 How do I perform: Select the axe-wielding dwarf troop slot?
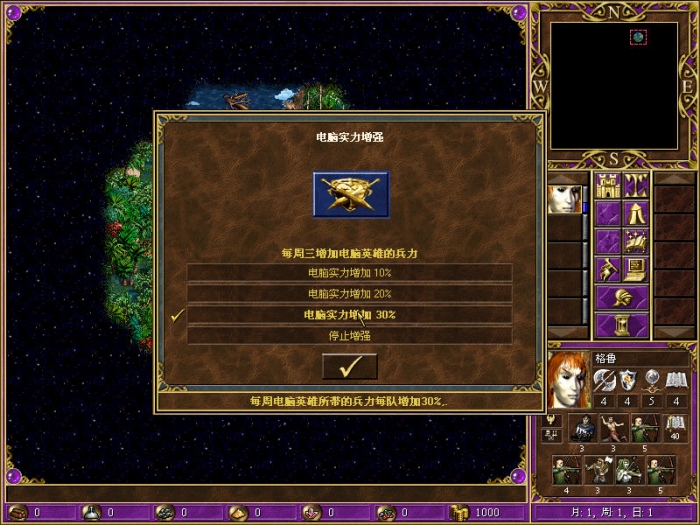[x=598, y=468]
